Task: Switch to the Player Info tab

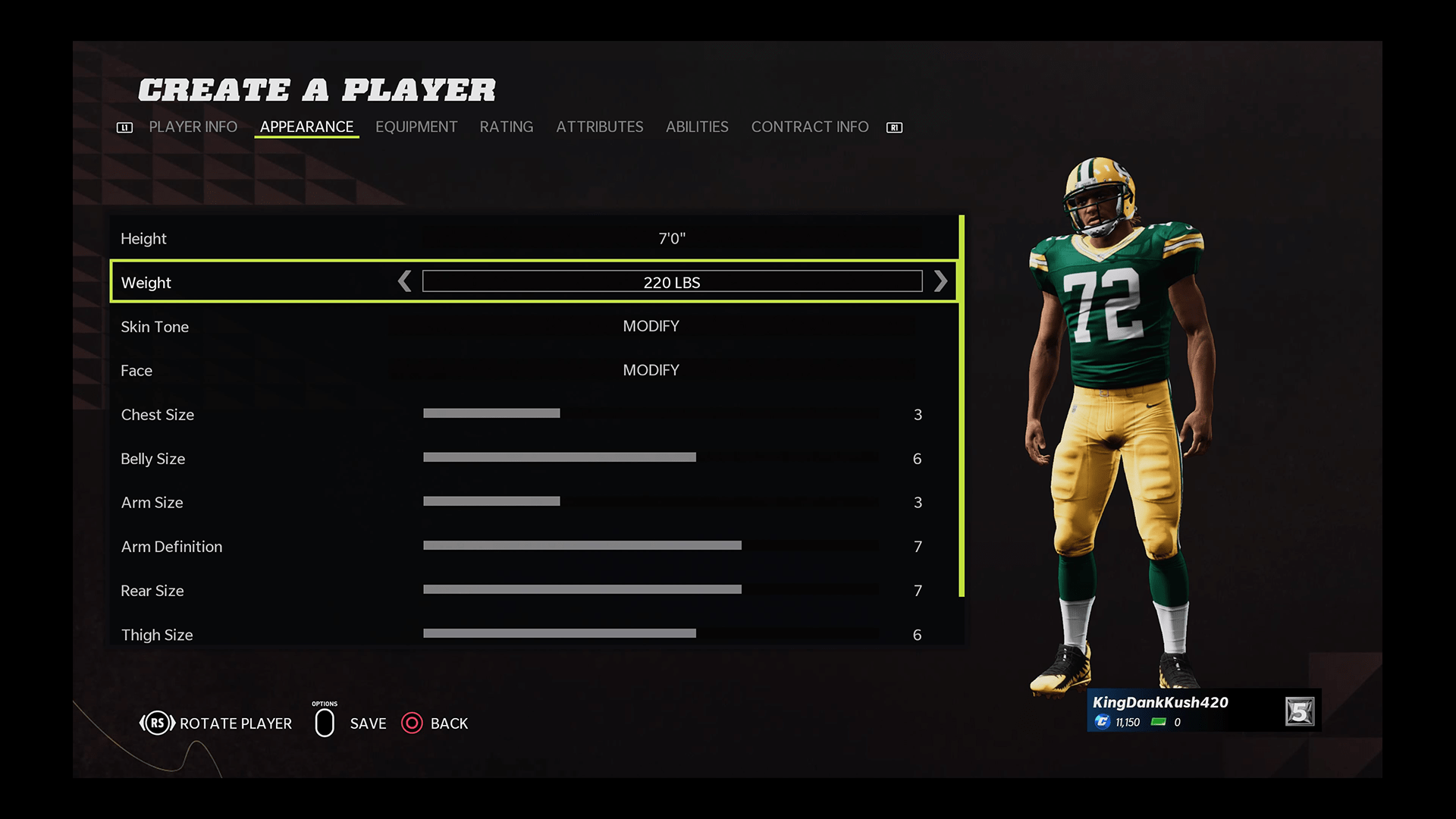Action: pos(193,127)
